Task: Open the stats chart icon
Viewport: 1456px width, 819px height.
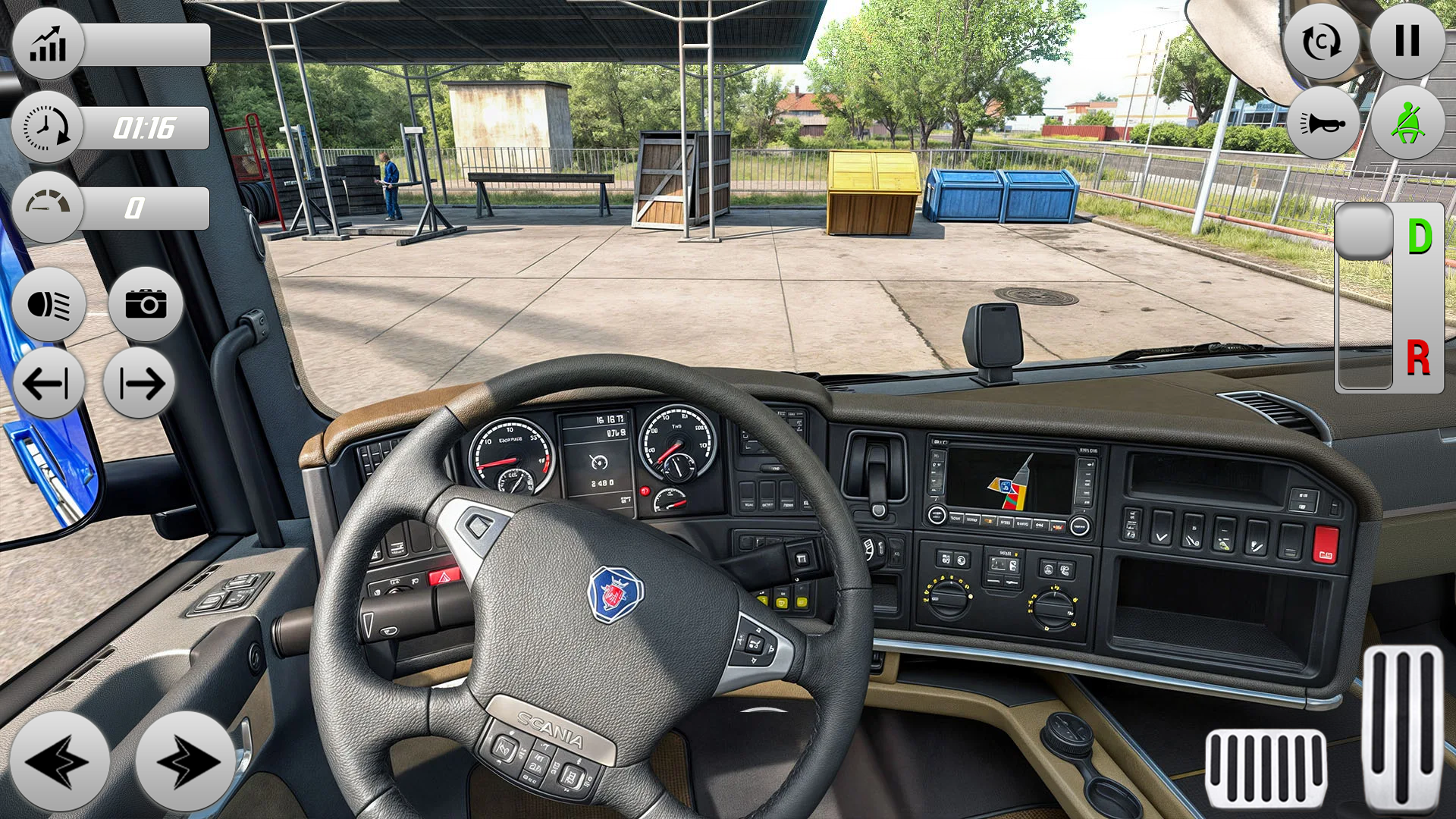Action: pyautogui.click(x=48, y=44)
